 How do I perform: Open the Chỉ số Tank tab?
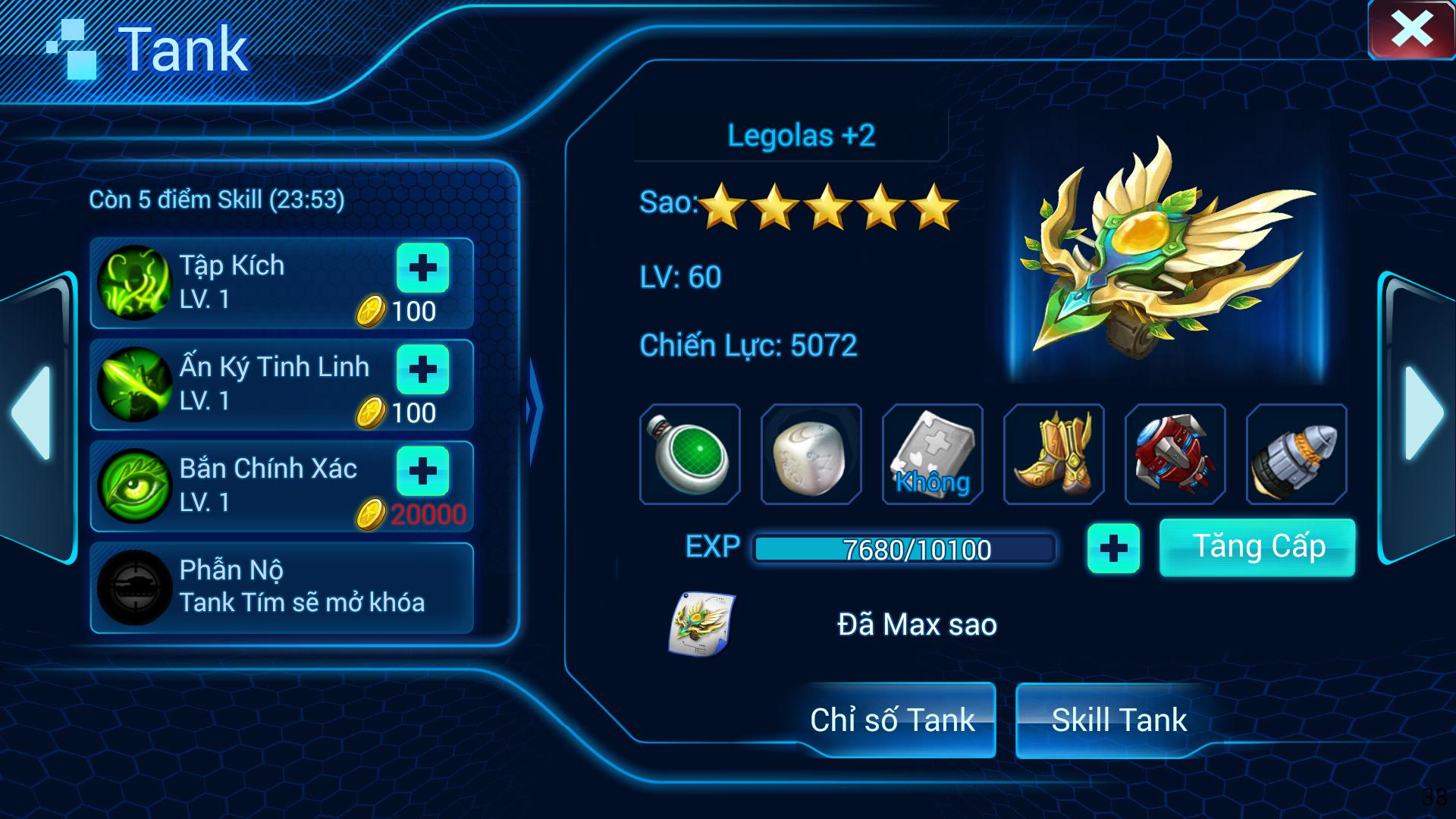point(893,720)
